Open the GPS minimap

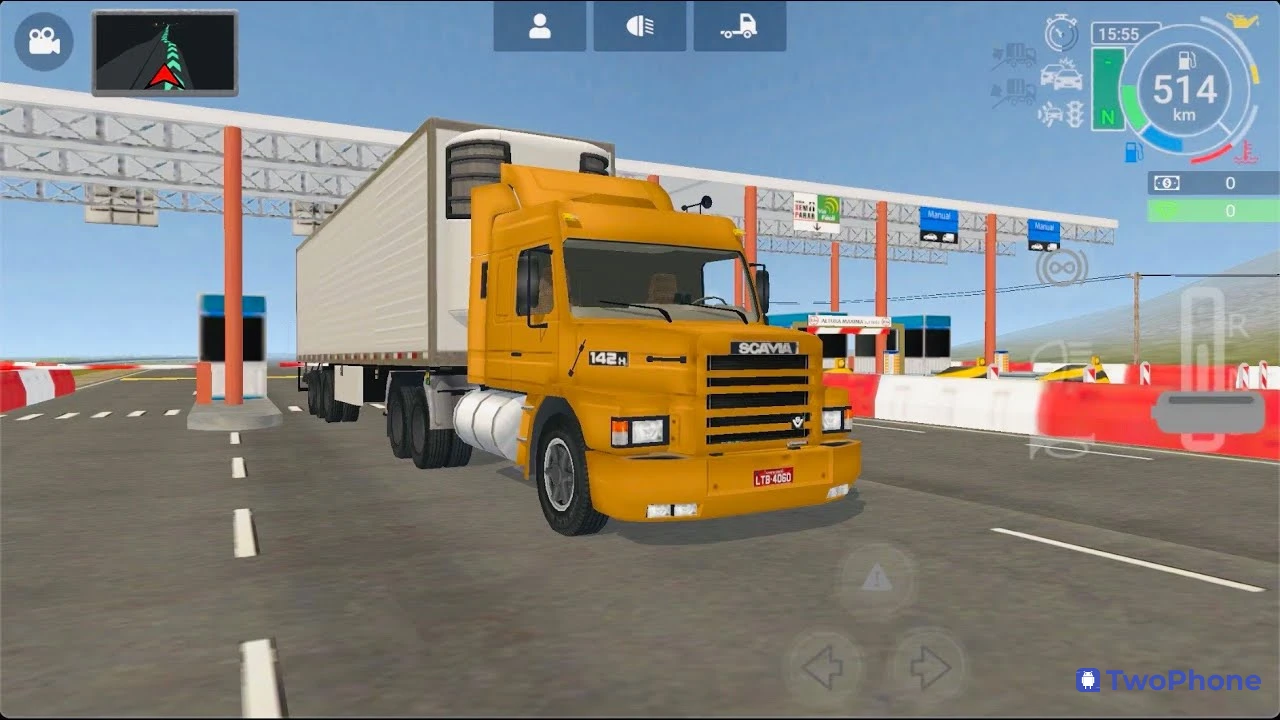(x=165, y=53)
